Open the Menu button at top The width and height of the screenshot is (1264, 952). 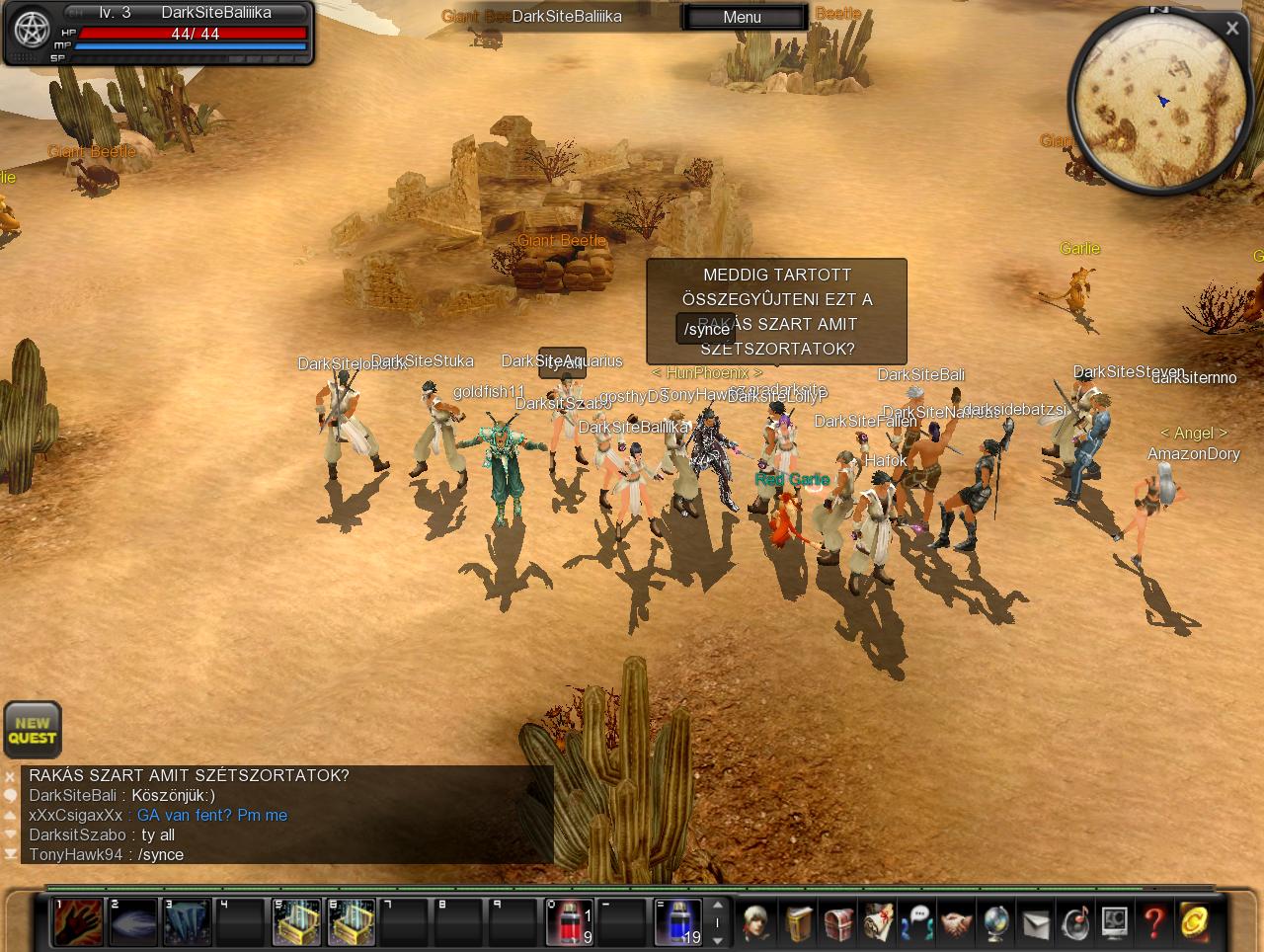coord(743,17)
